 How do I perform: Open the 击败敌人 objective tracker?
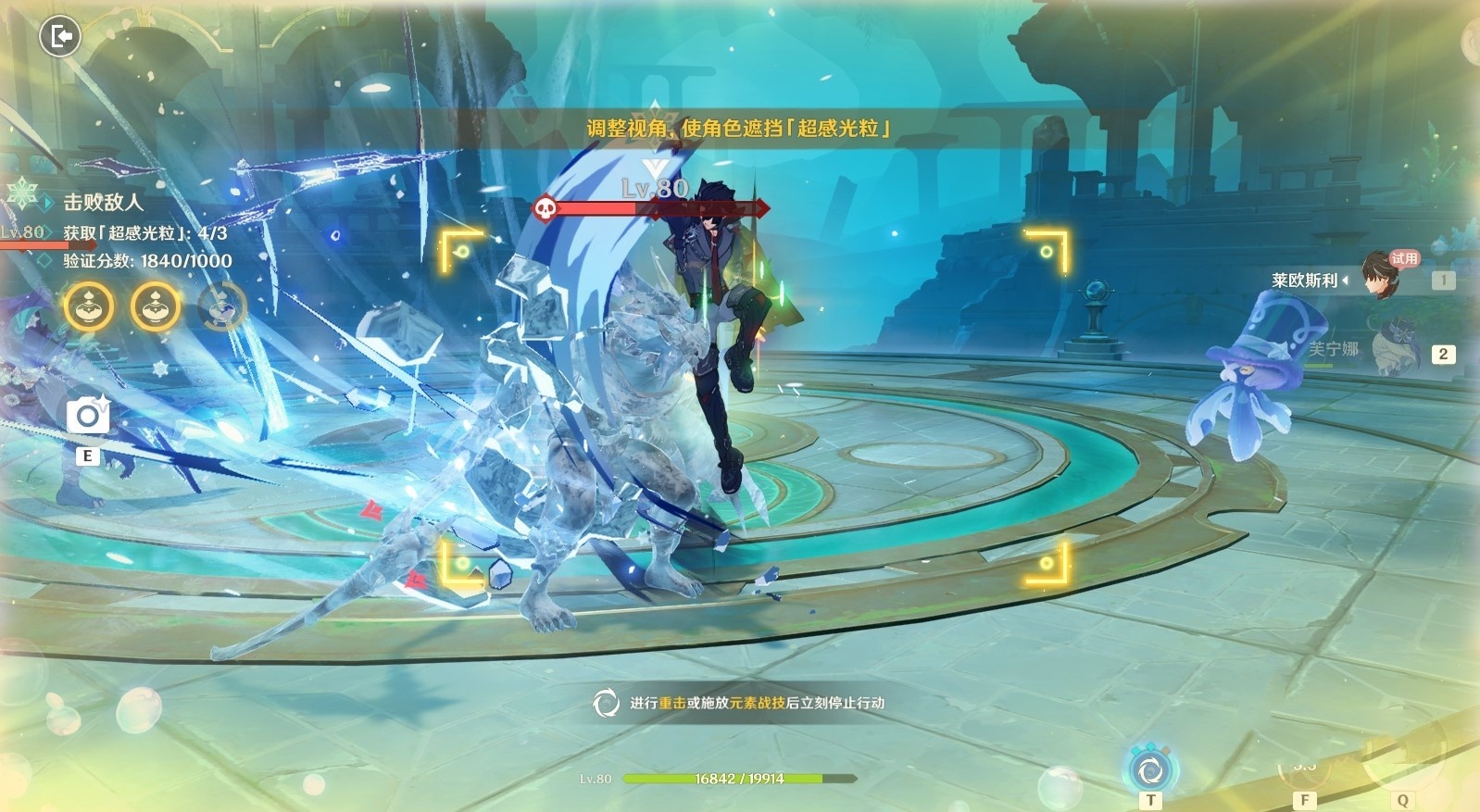pos(102,202)
